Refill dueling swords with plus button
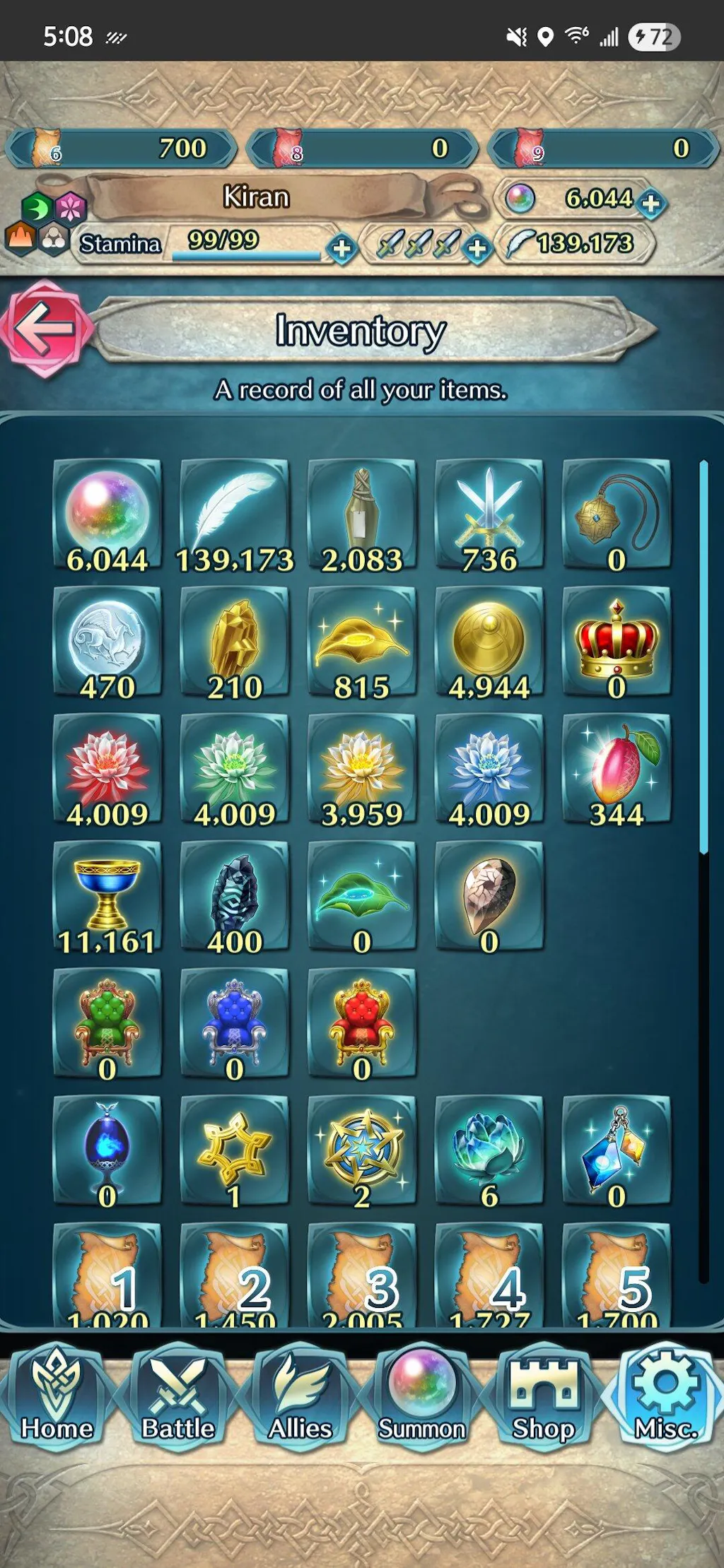 click(x=478, y=248)
